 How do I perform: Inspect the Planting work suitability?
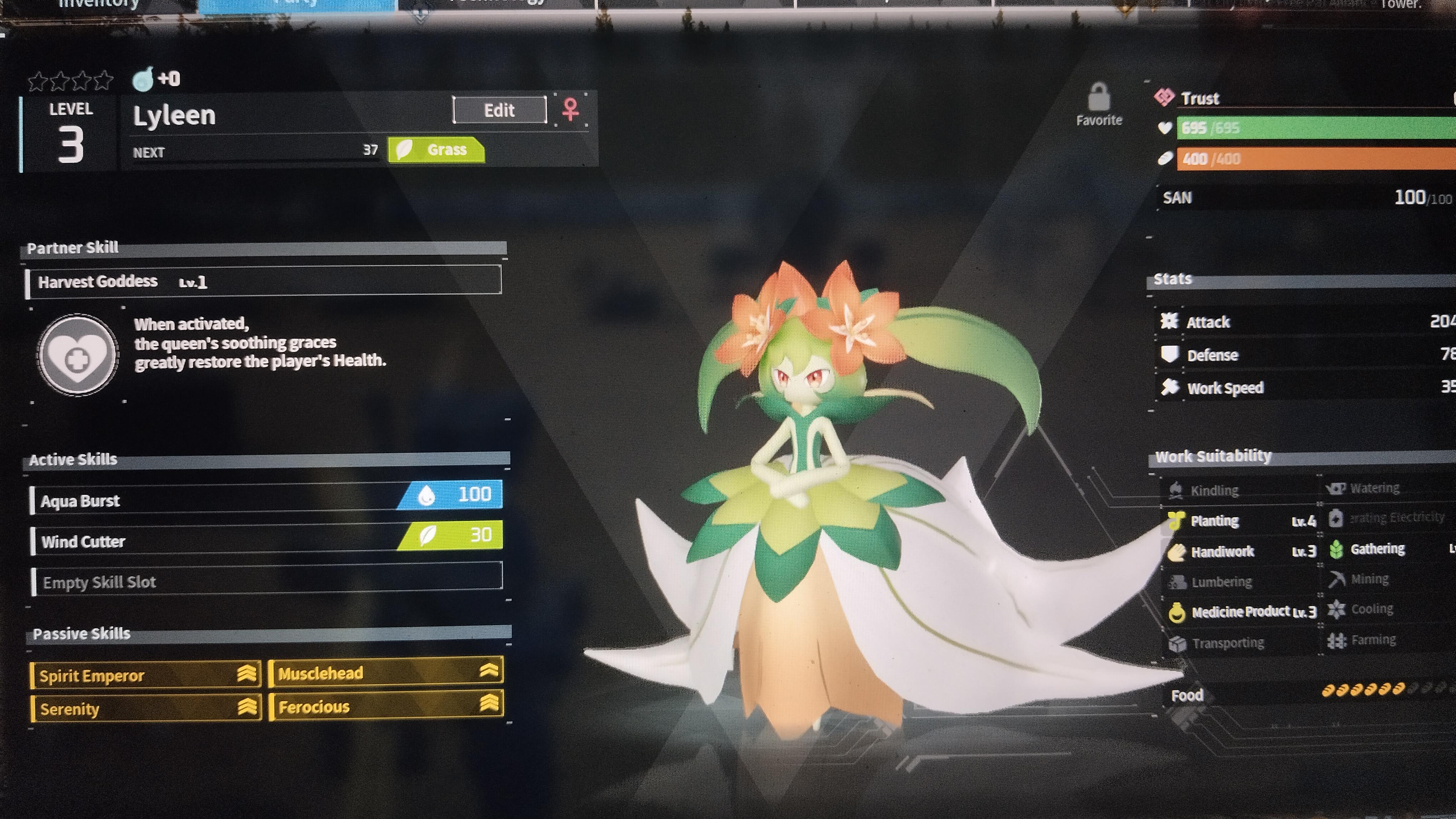pyautogui.click(x=1241, y=521)
